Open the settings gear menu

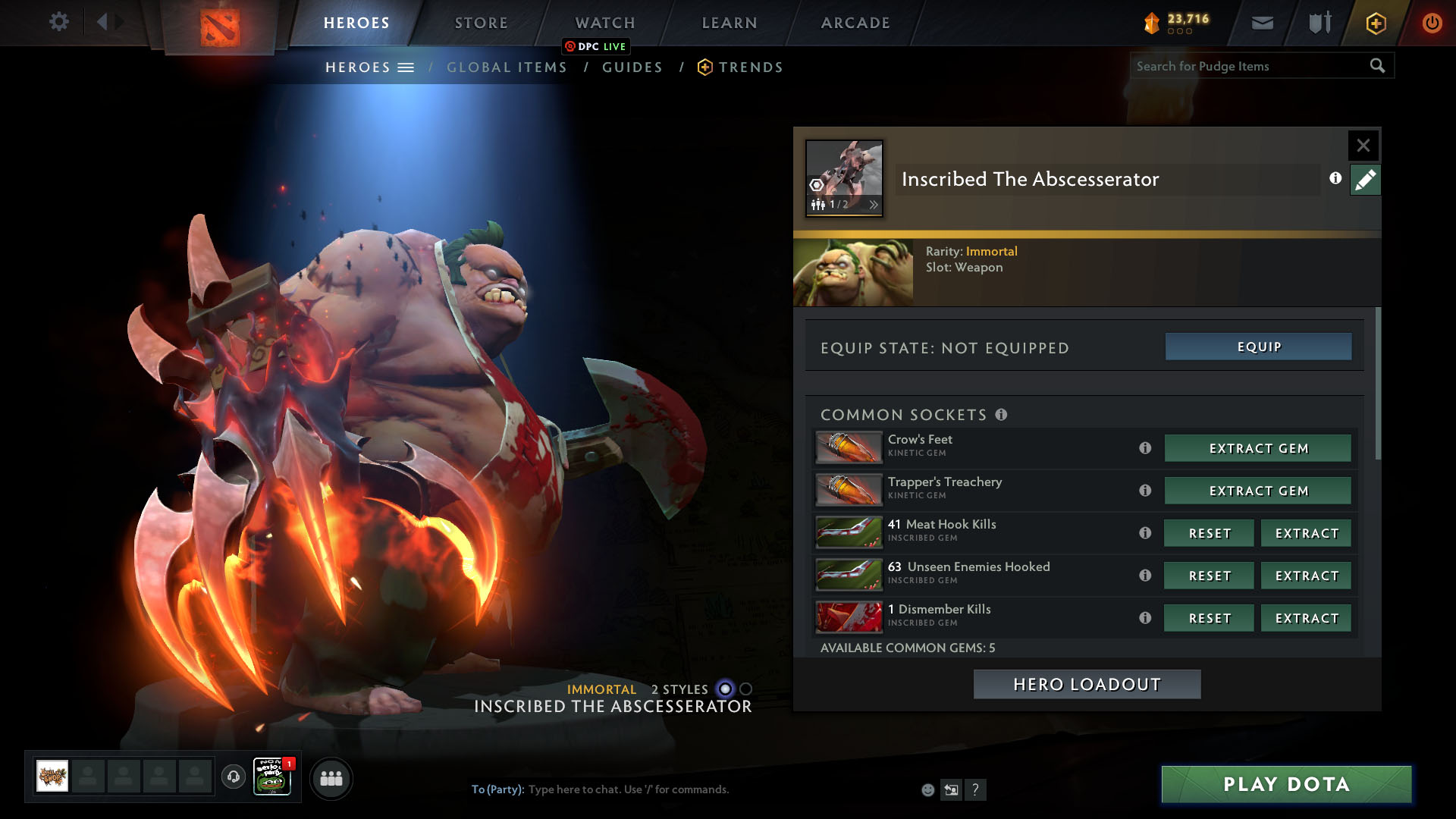[x=58, y=22]
